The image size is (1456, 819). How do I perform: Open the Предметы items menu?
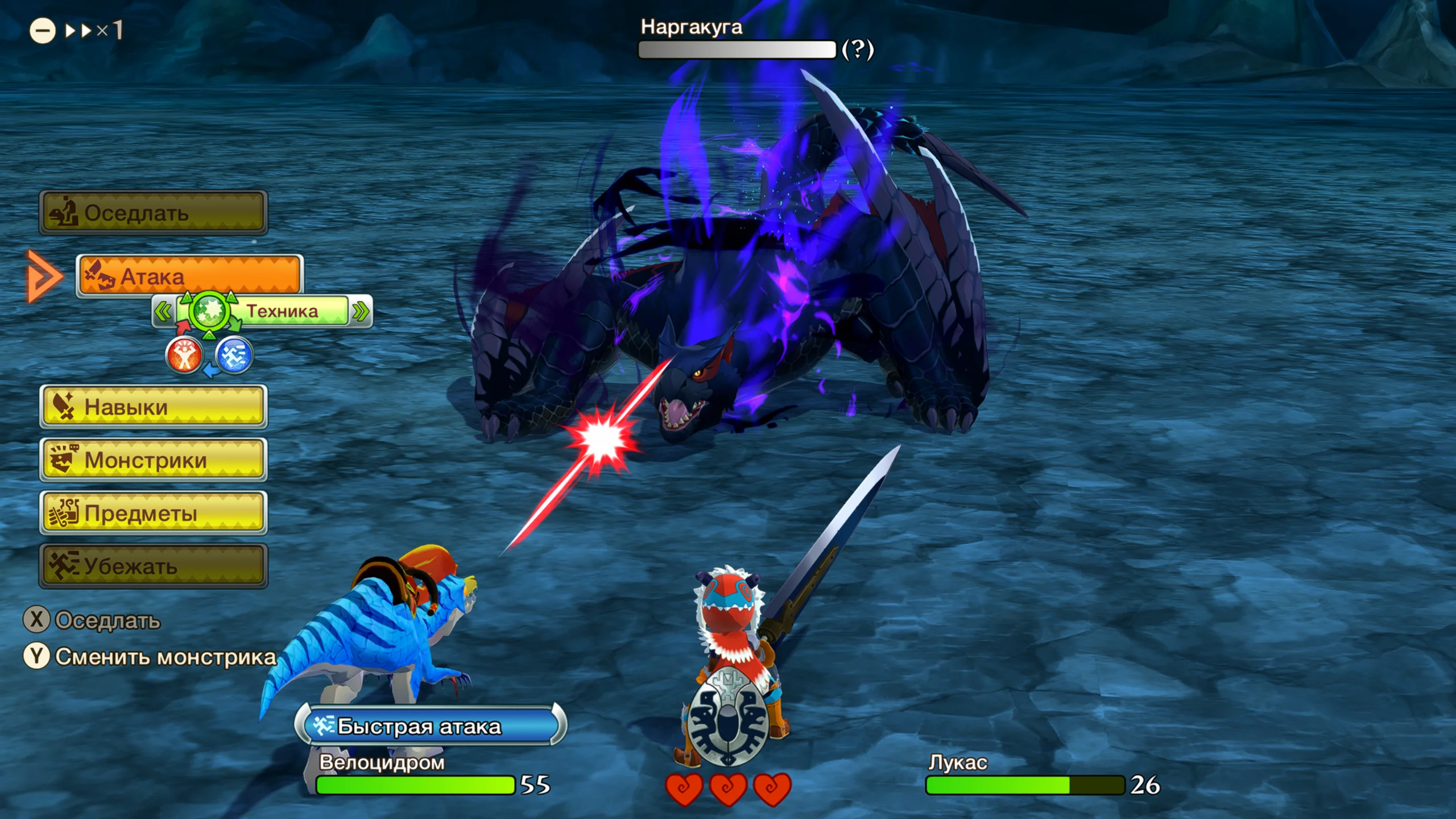pyautogui.click(x=153, y=513)
